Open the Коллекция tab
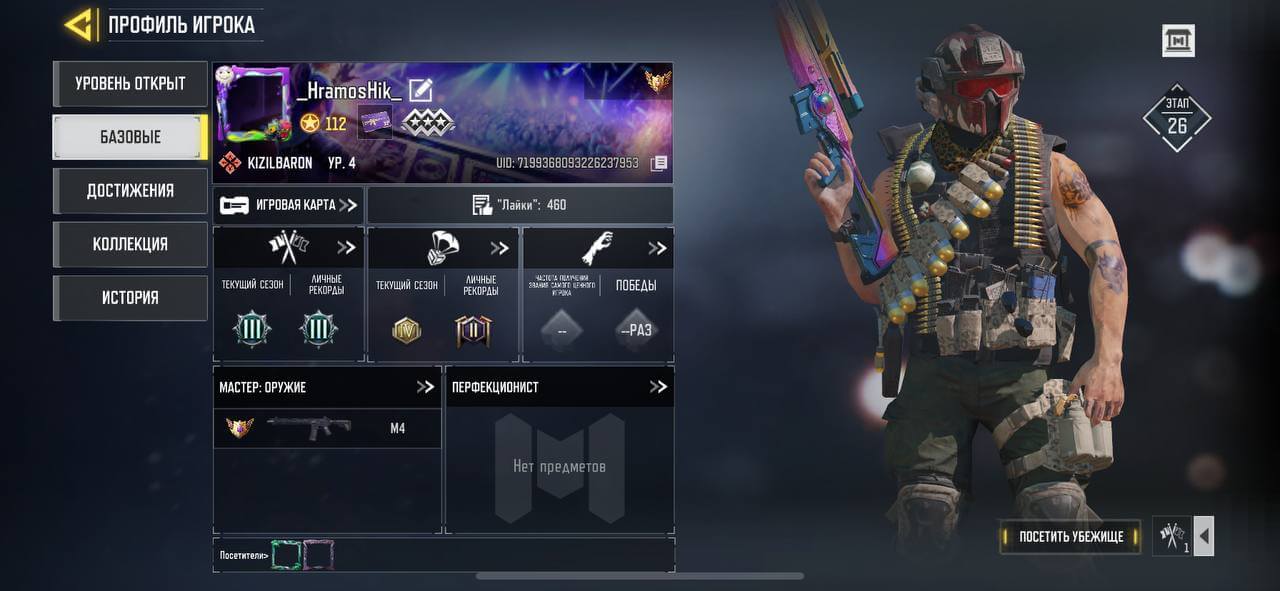The height and width of the screenshot is (591, 1280). click(130, 244)
